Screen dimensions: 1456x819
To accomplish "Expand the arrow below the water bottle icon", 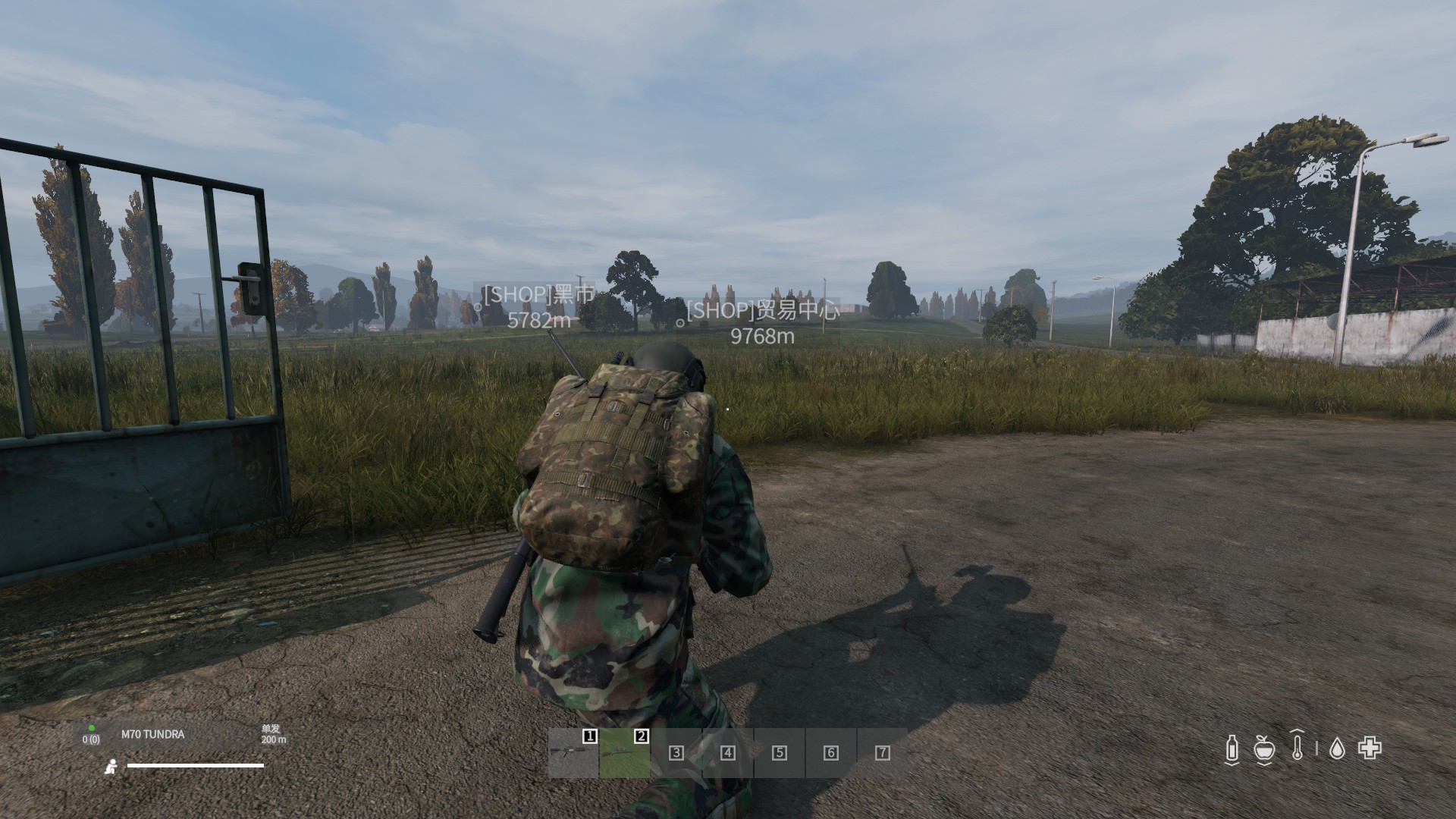I will (x=1232, y=763).
